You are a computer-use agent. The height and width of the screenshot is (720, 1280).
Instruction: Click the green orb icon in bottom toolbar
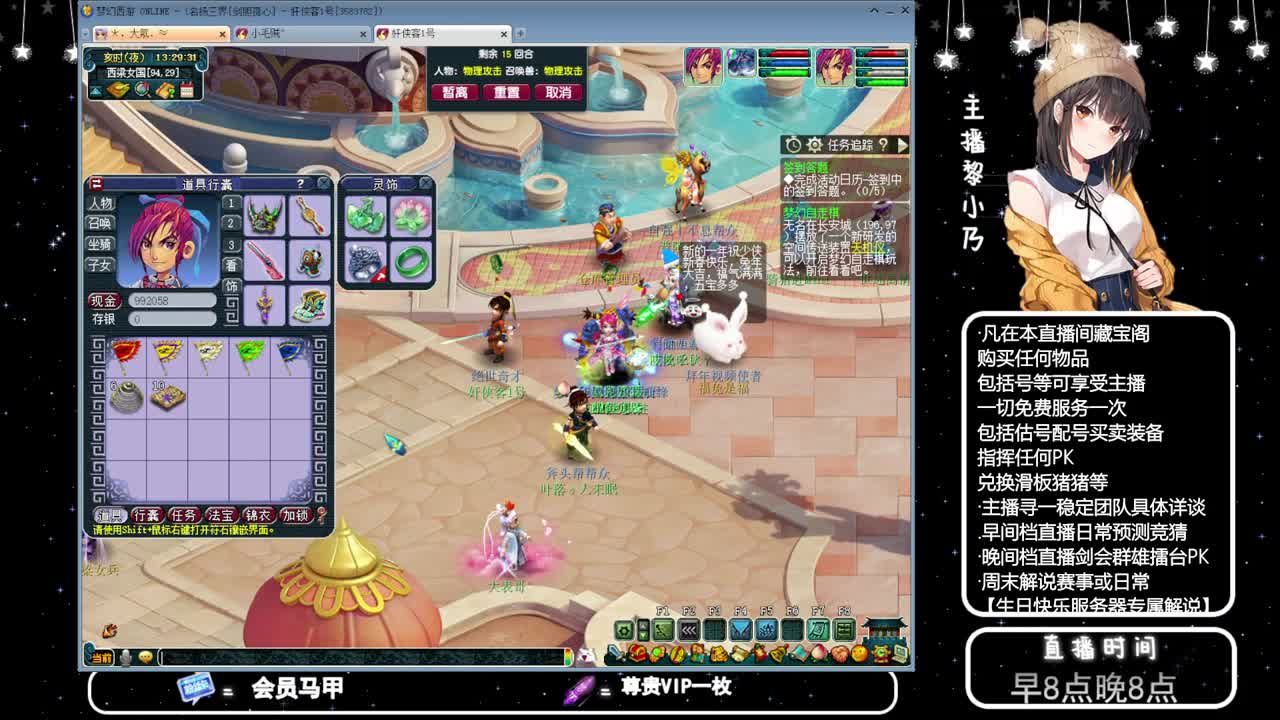click(x=656, y=653)
